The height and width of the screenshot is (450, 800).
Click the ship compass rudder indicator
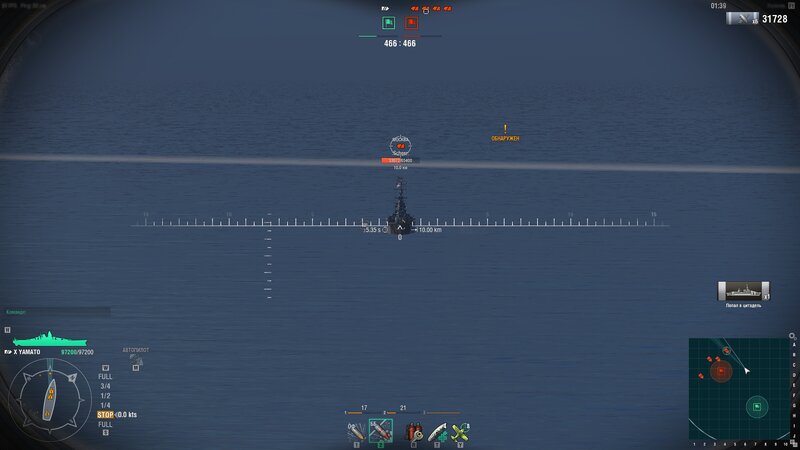48,393
